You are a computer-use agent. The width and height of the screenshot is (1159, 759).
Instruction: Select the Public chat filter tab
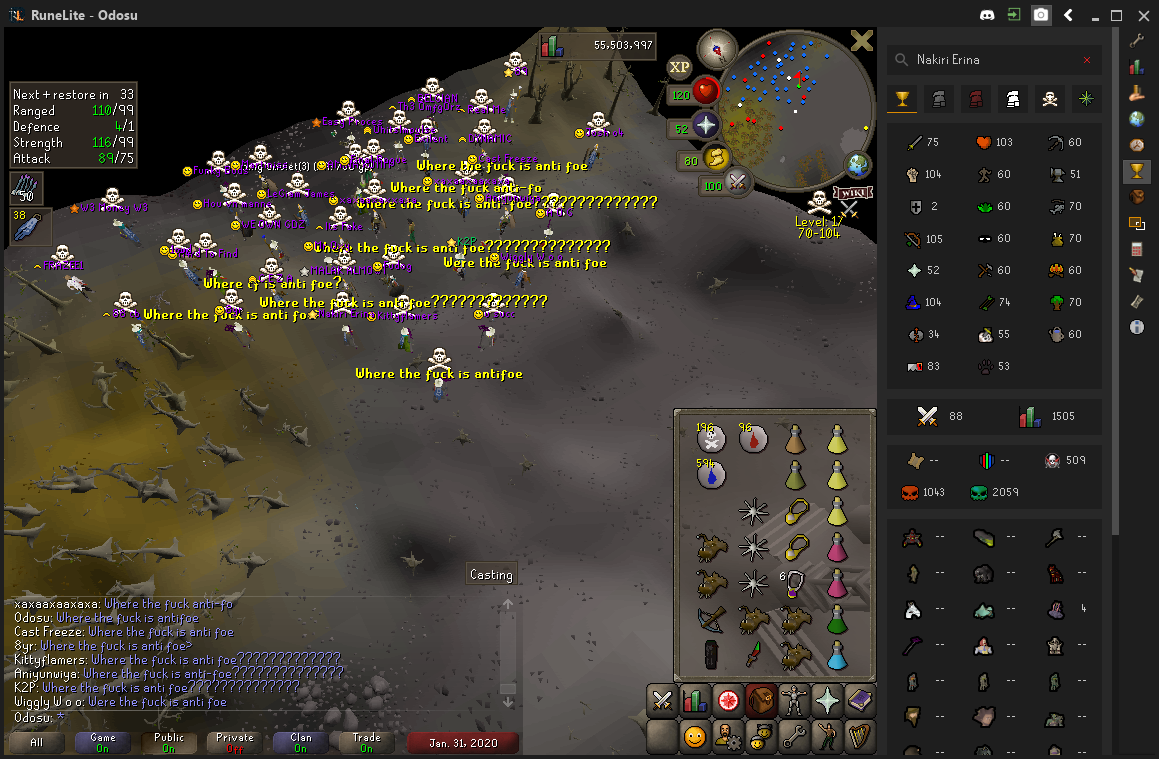pyautogui.click(x=169, y=742)
